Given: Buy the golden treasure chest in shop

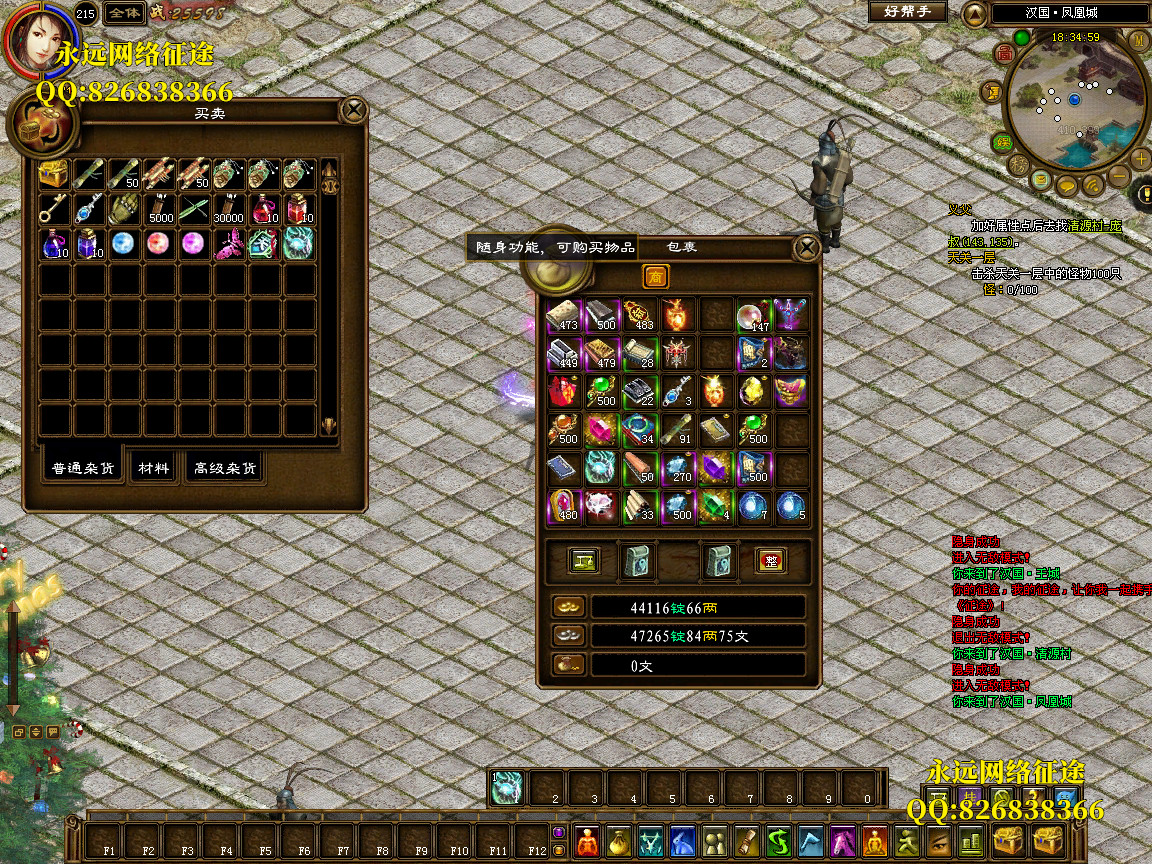Looking at the screenshot, I should coord(54,174).
